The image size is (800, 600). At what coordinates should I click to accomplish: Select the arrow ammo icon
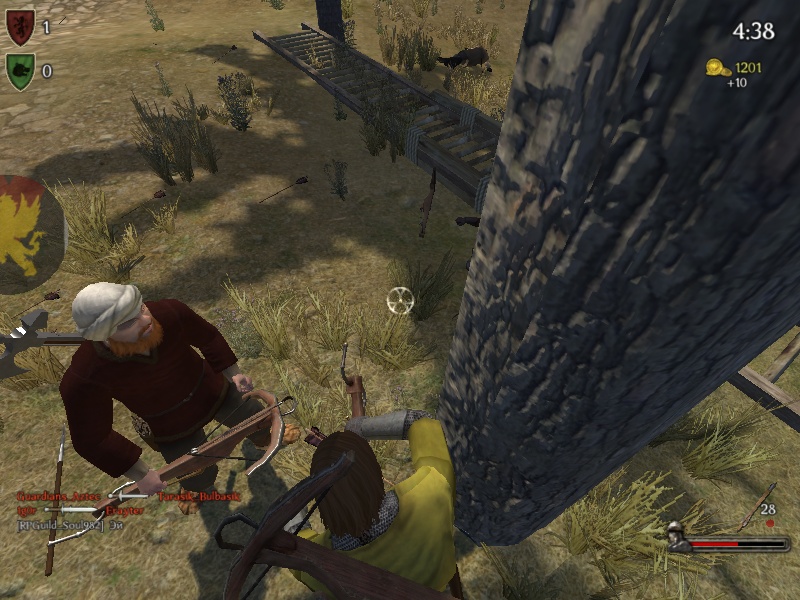(757, 508)
